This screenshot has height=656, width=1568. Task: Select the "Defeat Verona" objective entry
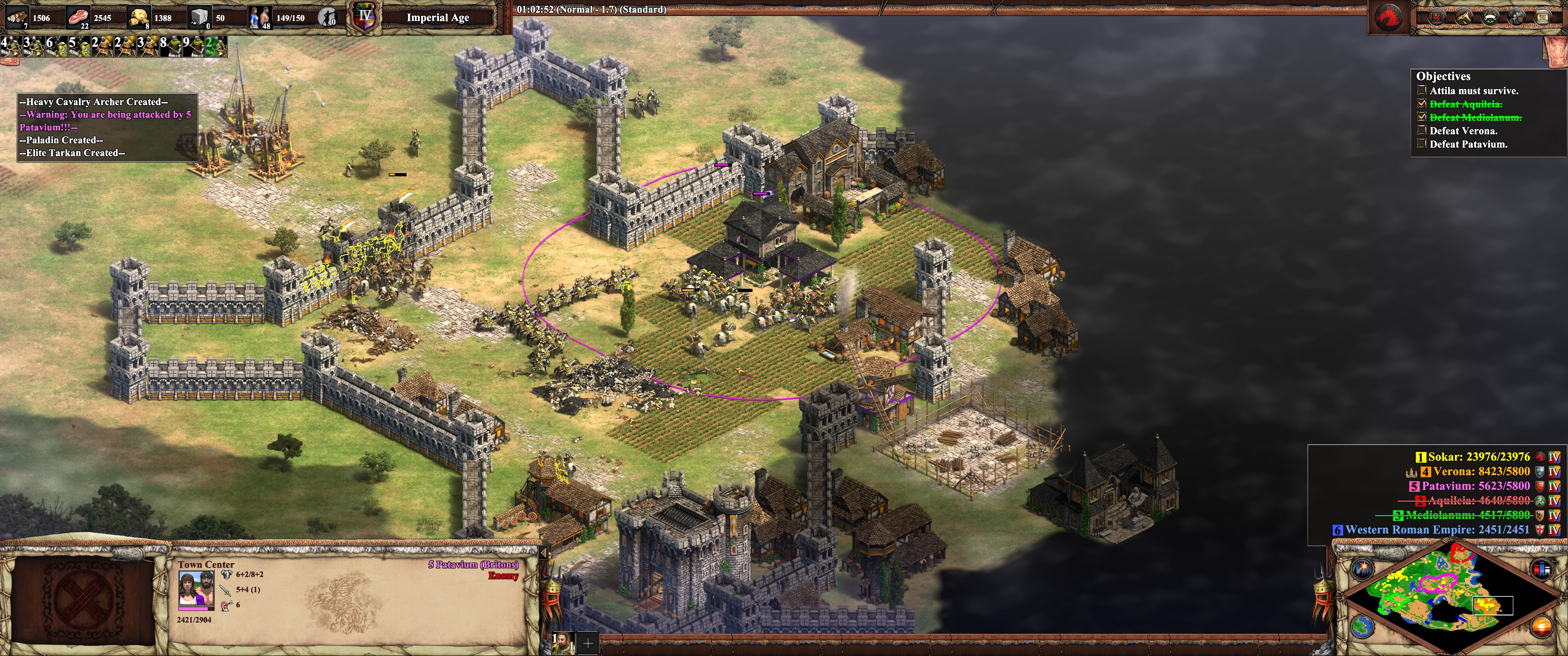pos(1462,131)
